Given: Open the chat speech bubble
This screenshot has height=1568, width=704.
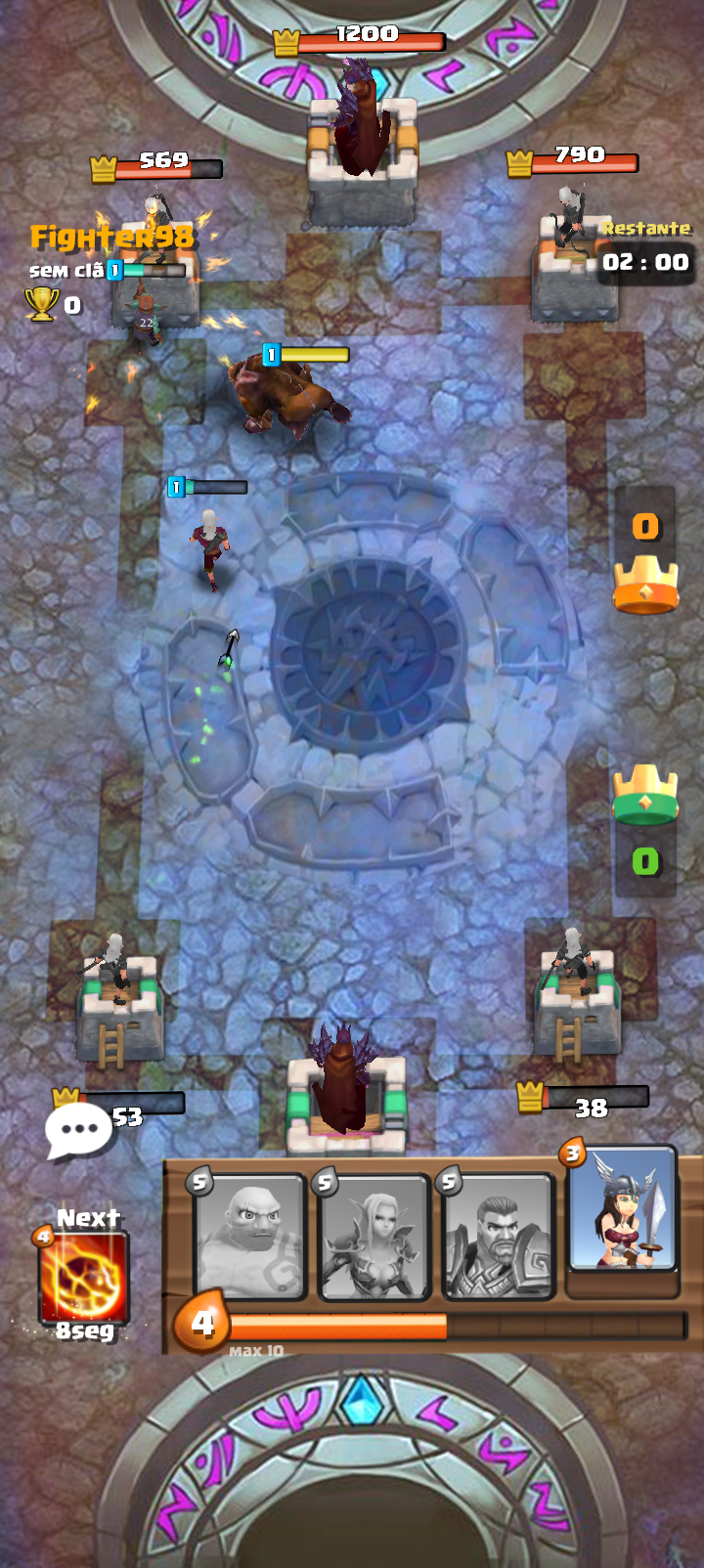Looking at the screenshot, I should point(78,1130).
